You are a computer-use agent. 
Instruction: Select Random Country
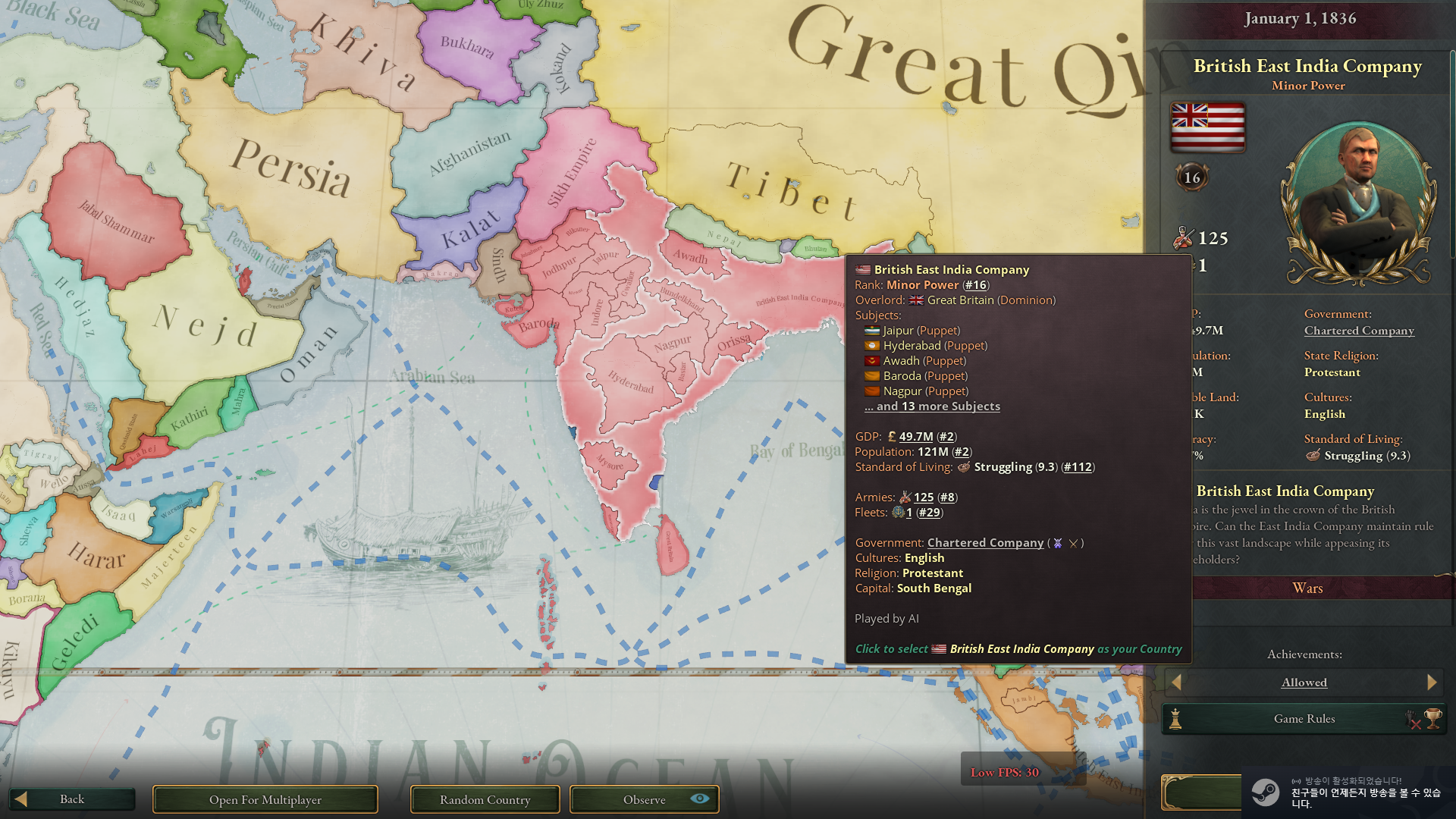point(485,799)
